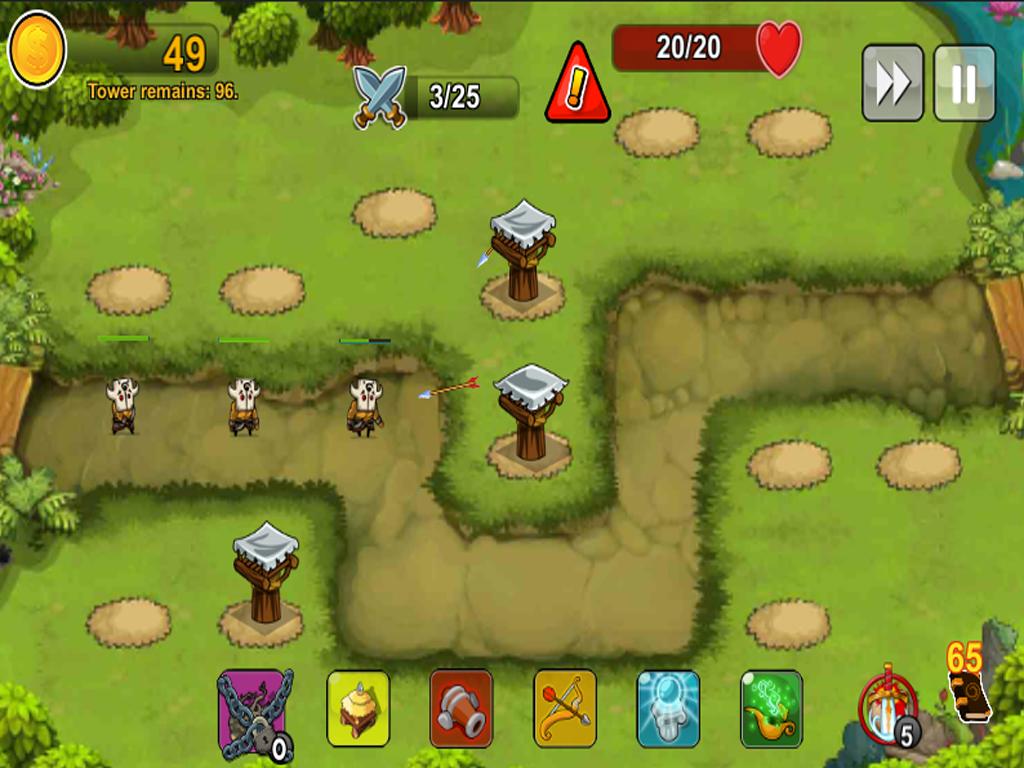Image resolution: width=1024 pixels, height=768 pixels.
Task: Choose the blue crystal orb tower
Action: 668,709
